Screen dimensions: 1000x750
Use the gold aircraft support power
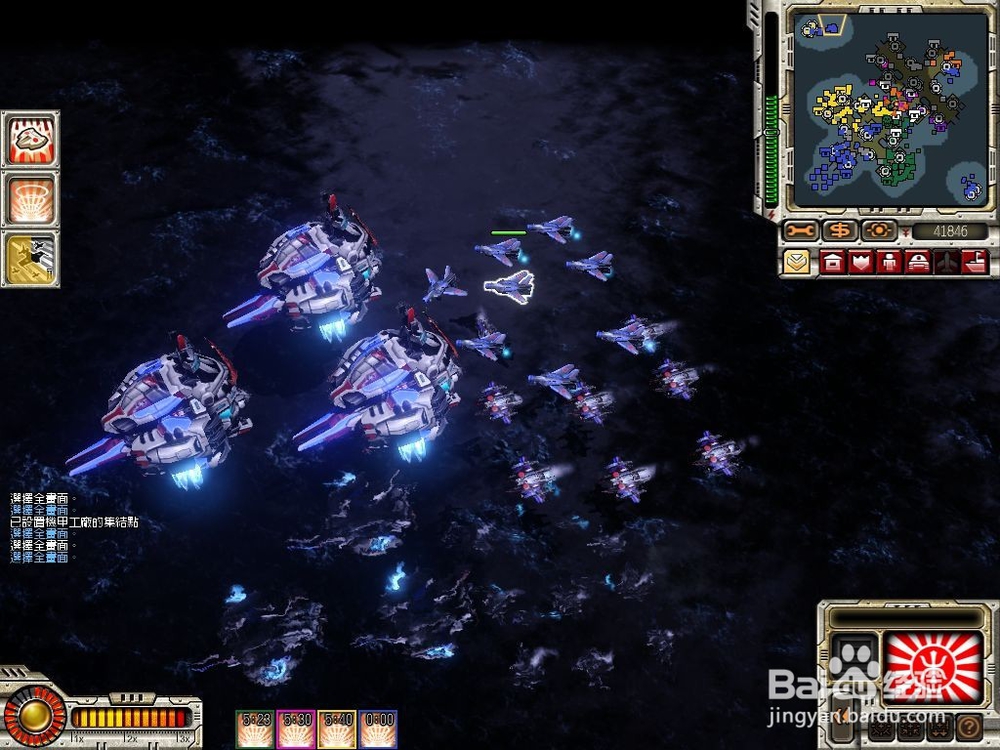[x=30, y=258]
